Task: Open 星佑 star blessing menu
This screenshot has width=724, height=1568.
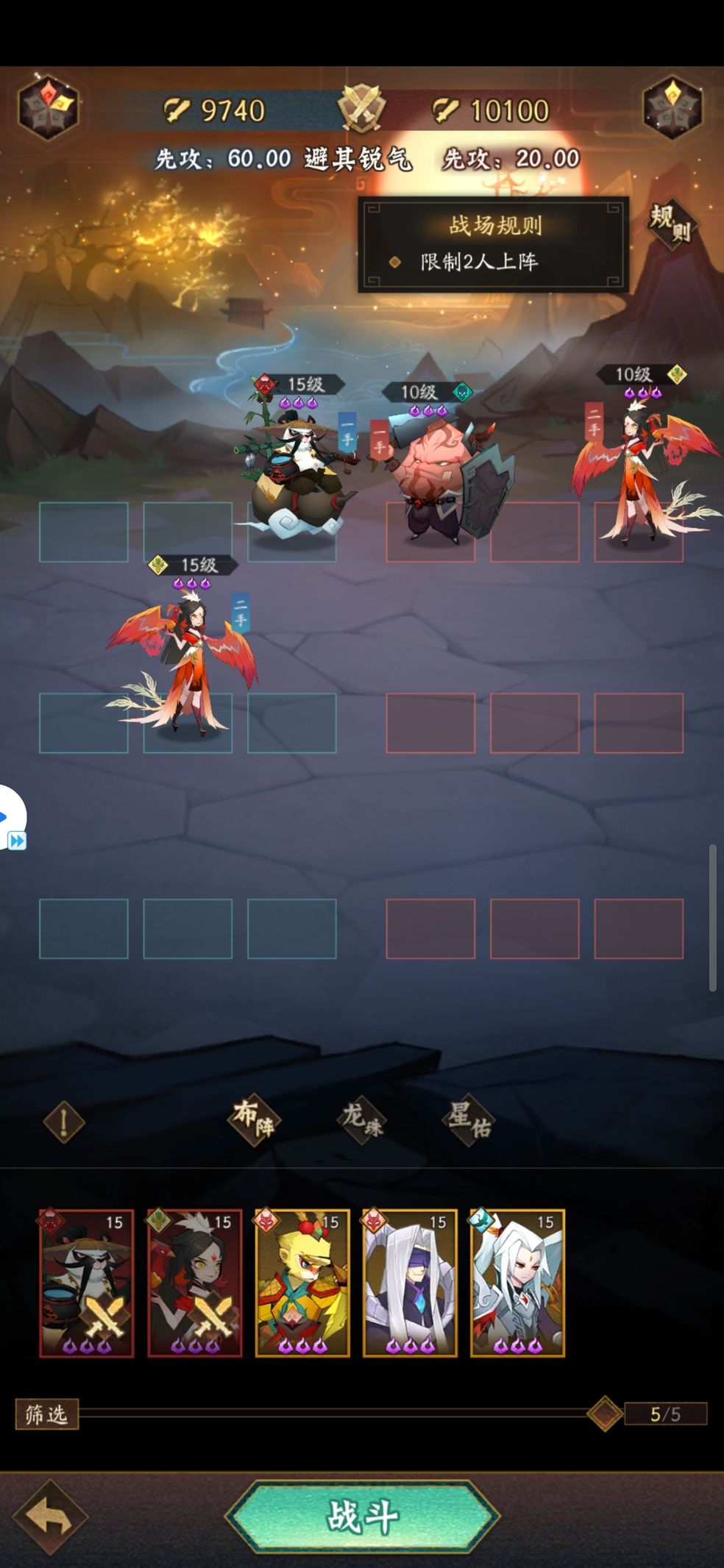Action: pos(469,1119)
